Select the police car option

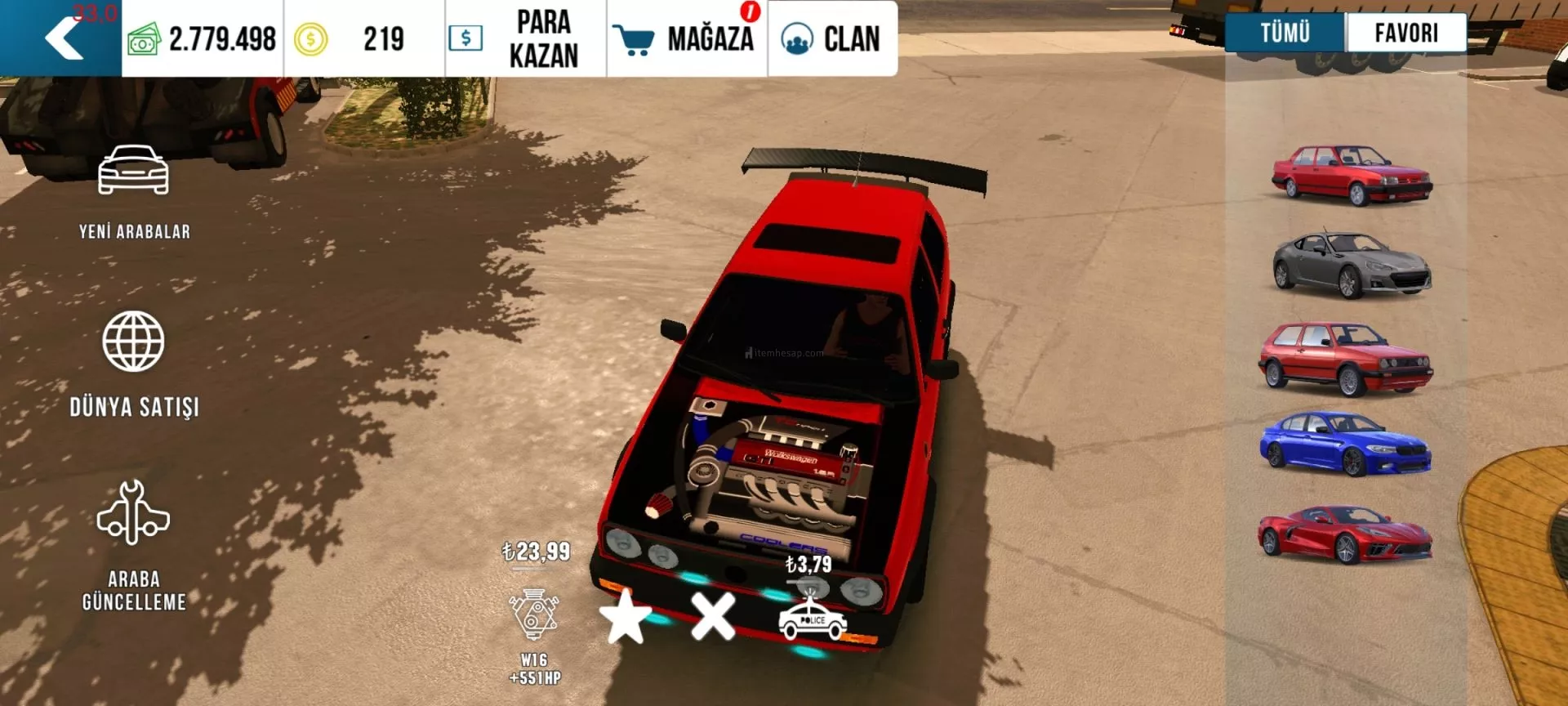click(812, 619)
